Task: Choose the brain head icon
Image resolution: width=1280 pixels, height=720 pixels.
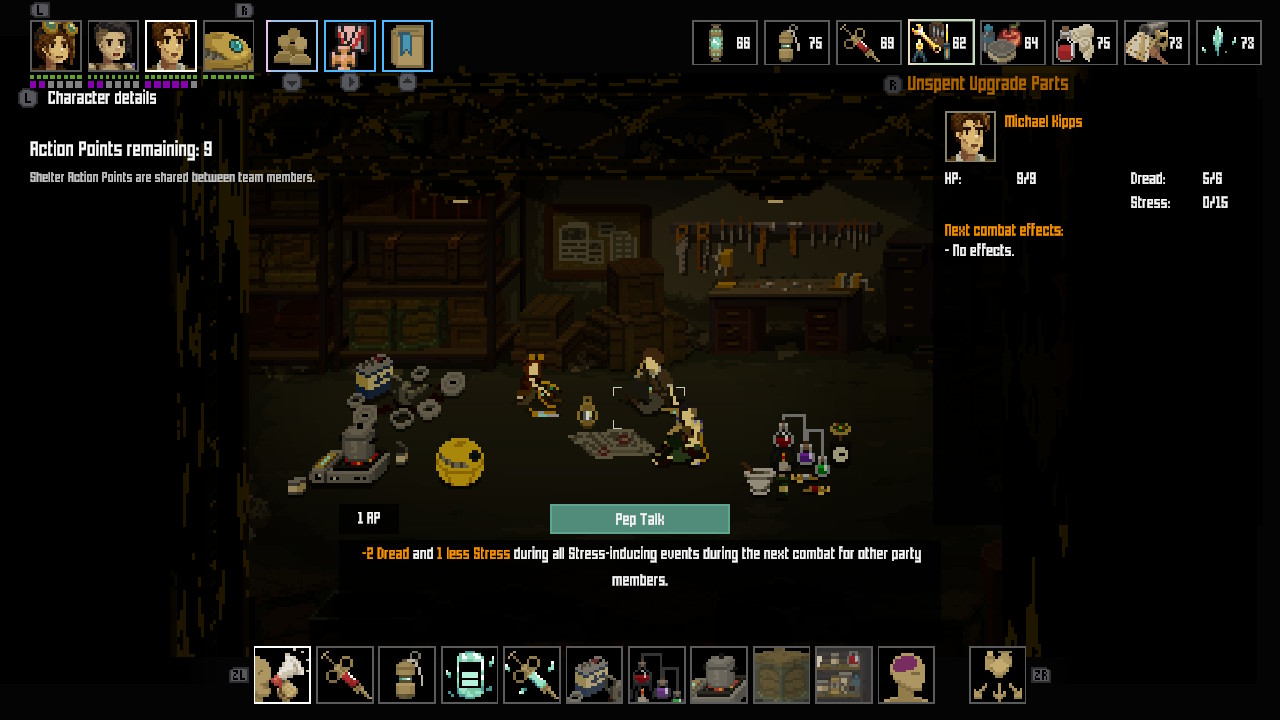Action: (x=905, y=675)
